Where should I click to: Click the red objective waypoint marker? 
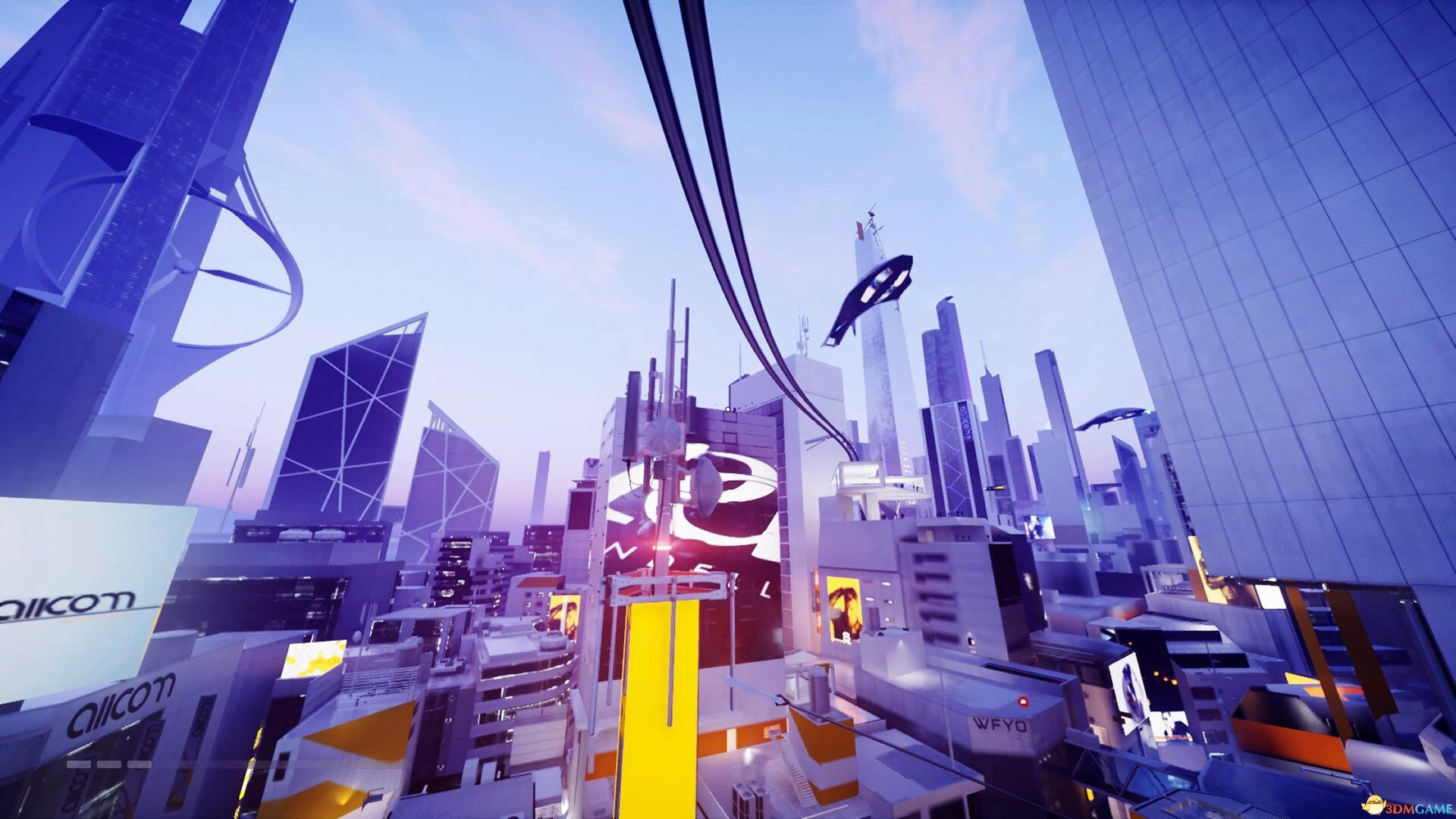pyautogui.click(x=1023, y=702)
